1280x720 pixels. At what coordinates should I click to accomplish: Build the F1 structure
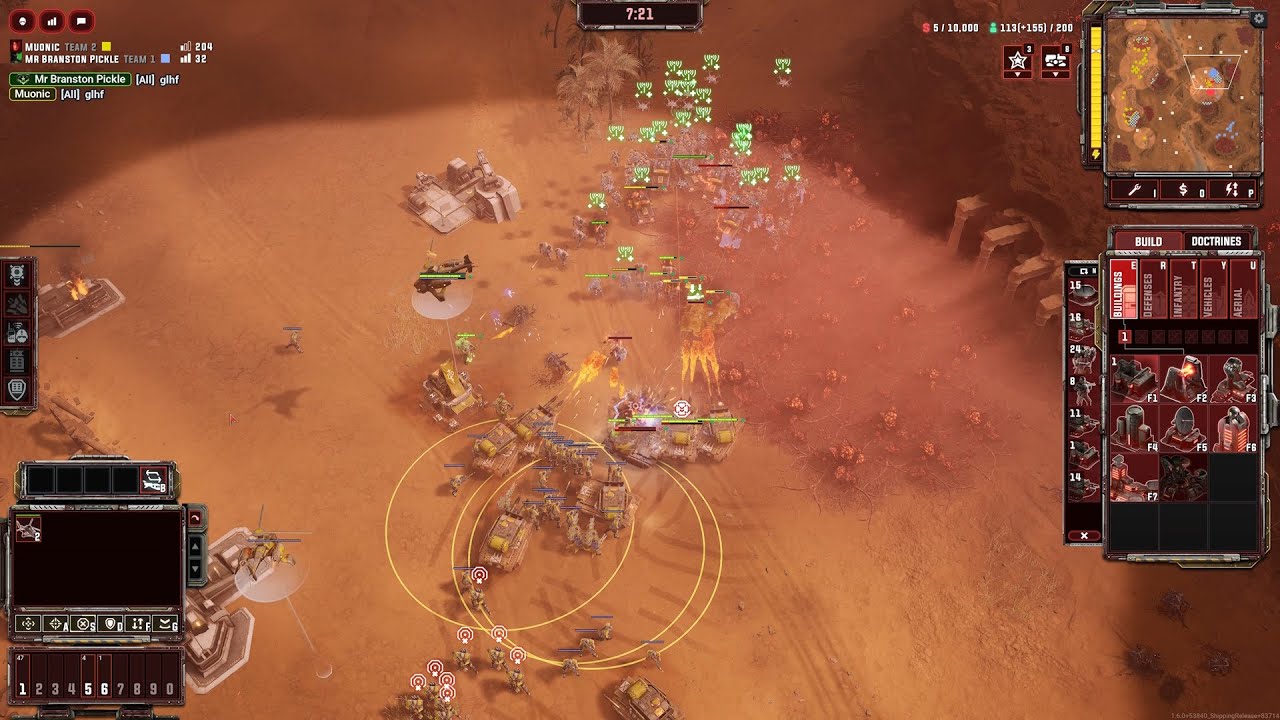1134,378
